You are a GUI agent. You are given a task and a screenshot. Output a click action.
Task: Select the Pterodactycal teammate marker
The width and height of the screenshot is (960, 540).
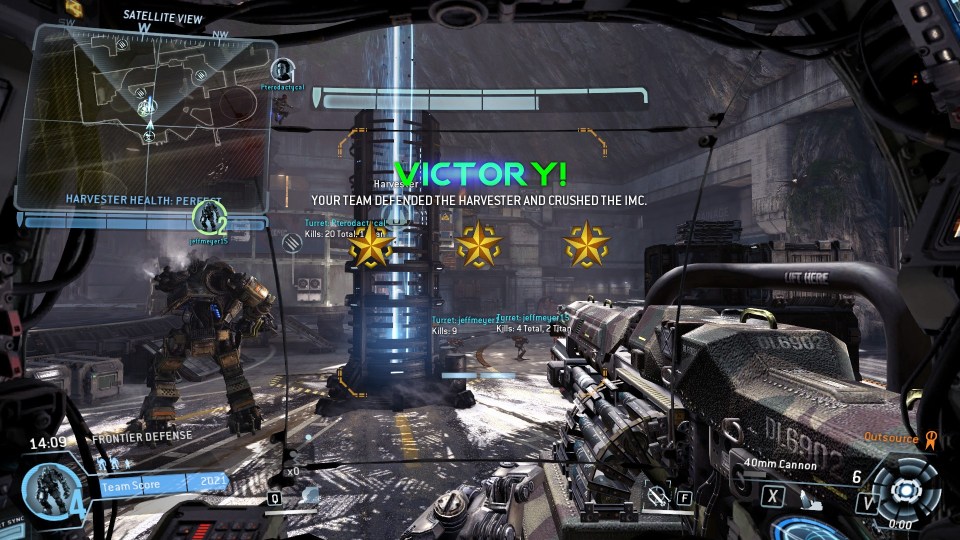[284, 70]
